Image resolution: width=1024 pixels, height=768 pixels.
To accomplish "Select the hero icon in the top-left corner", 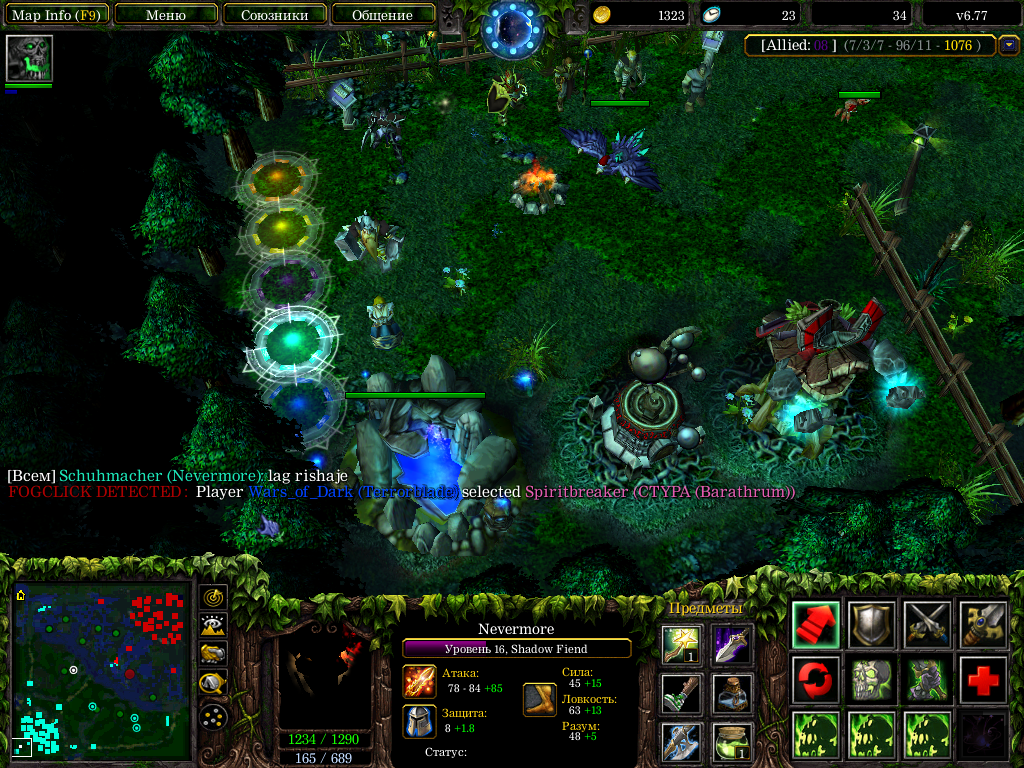I will (29, 59).
